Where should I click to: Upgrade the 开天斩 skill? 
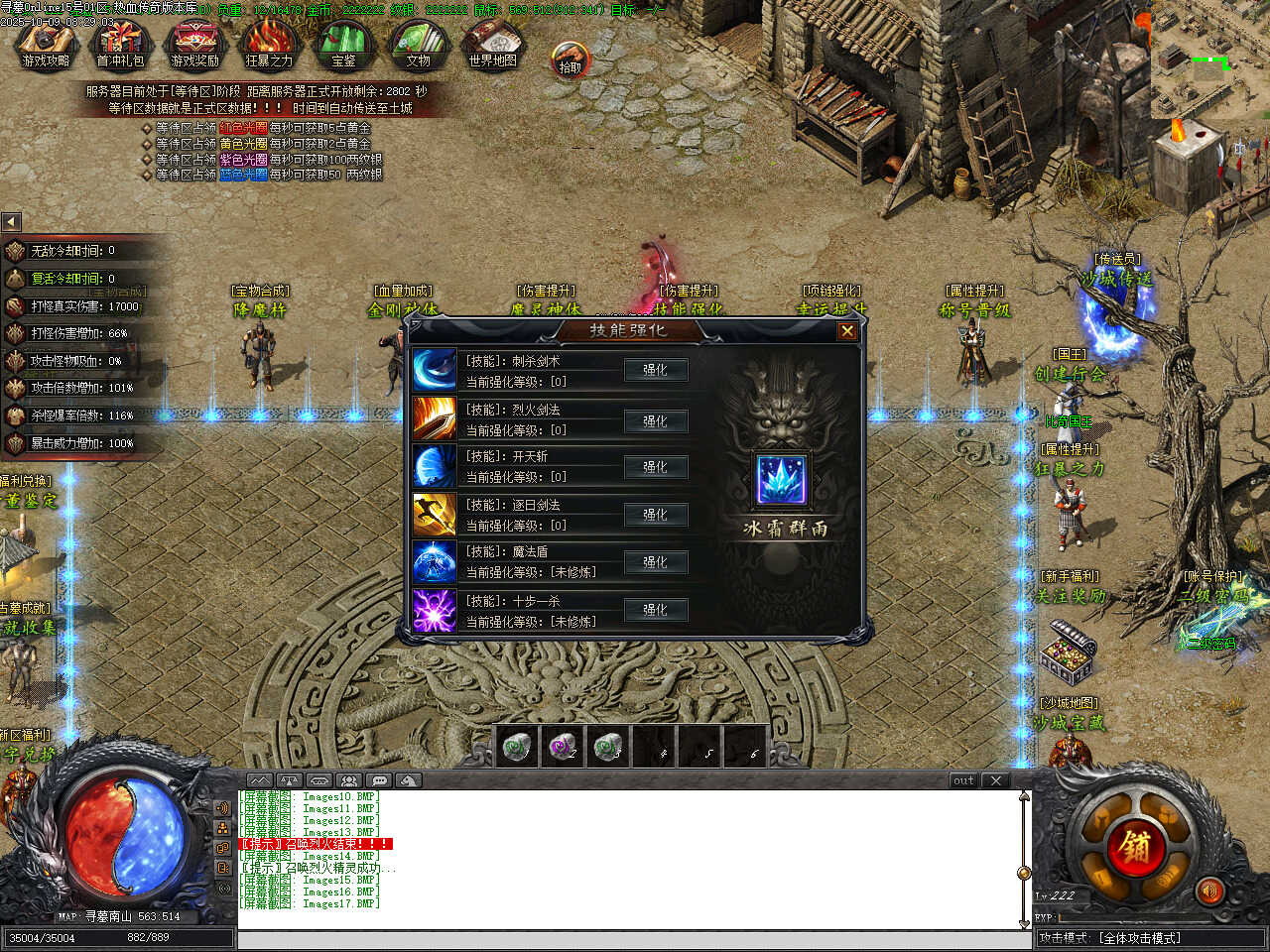(655, 467)
